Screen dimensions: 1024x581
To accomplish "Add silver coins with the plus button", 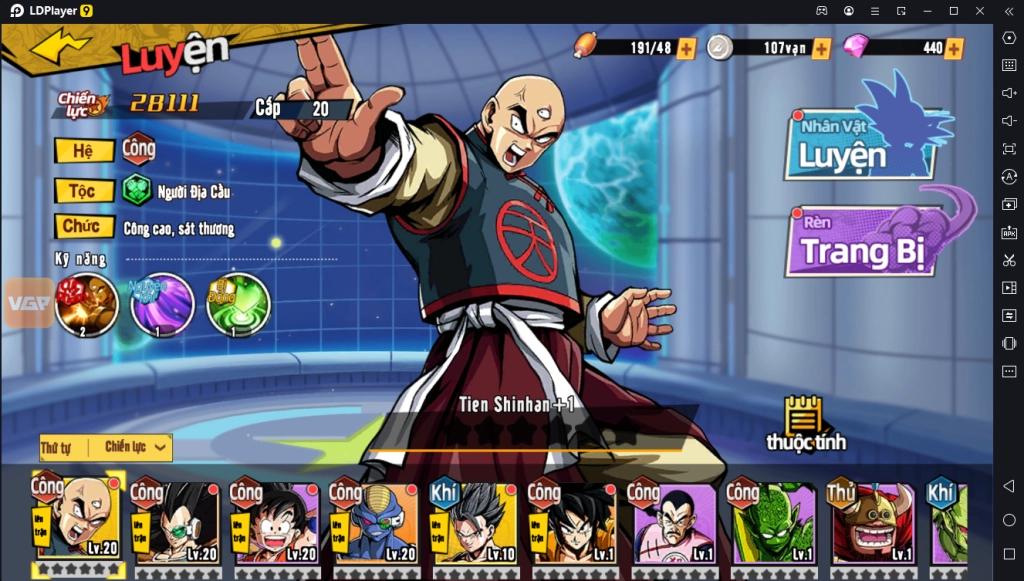I will tap(821, 48).
